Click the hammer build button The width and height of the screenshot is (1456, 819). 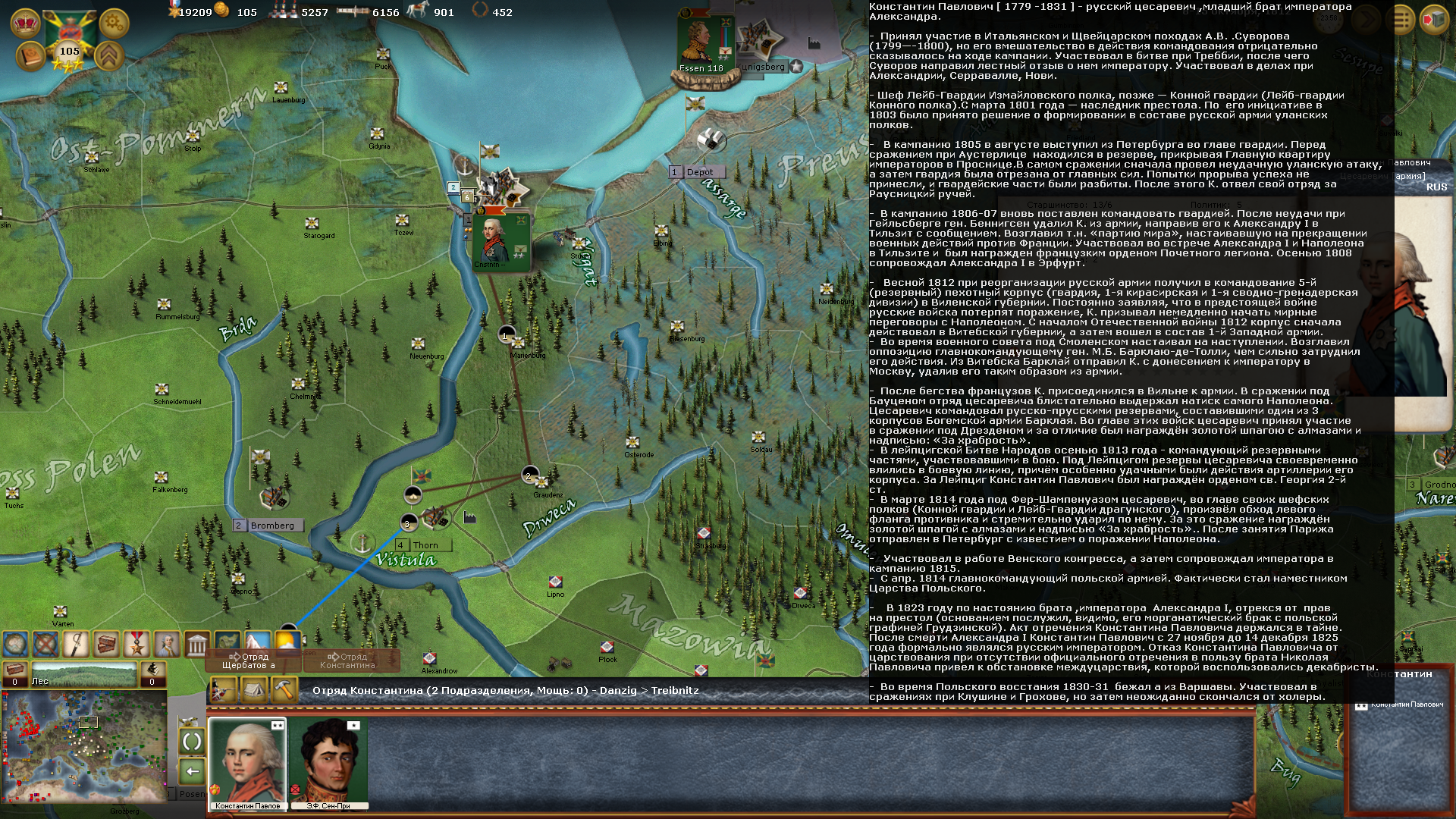284,690
